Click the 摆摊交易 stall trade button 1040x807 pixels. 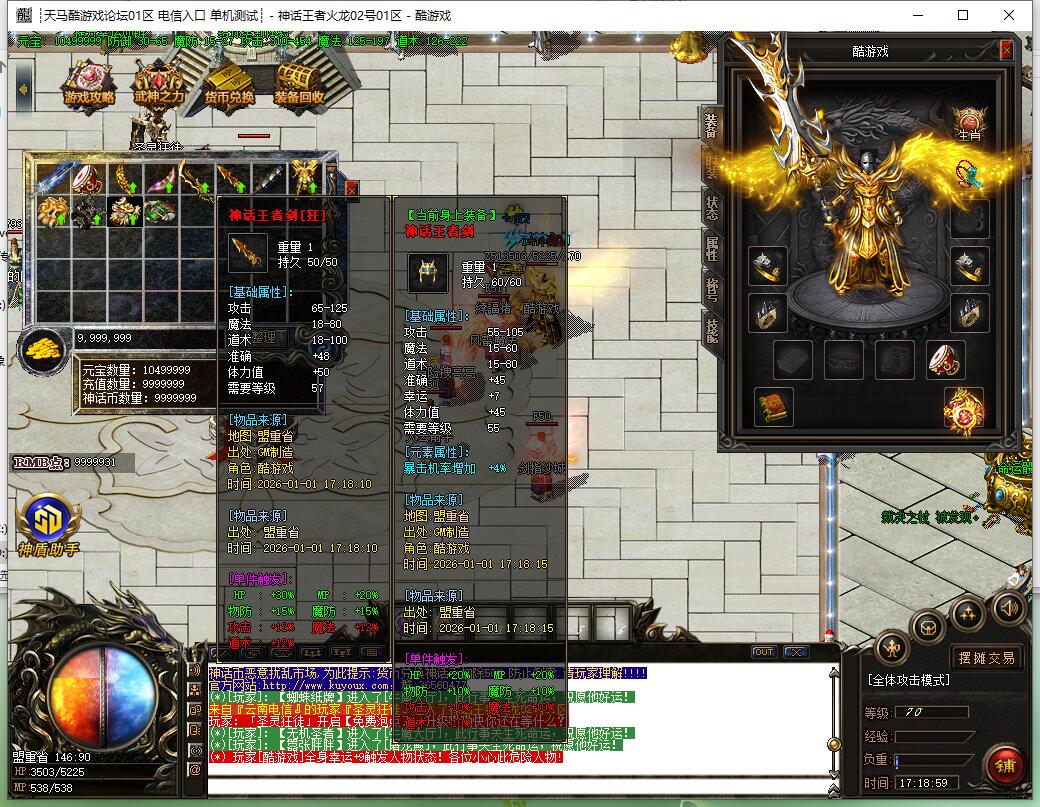coord(986,657)
